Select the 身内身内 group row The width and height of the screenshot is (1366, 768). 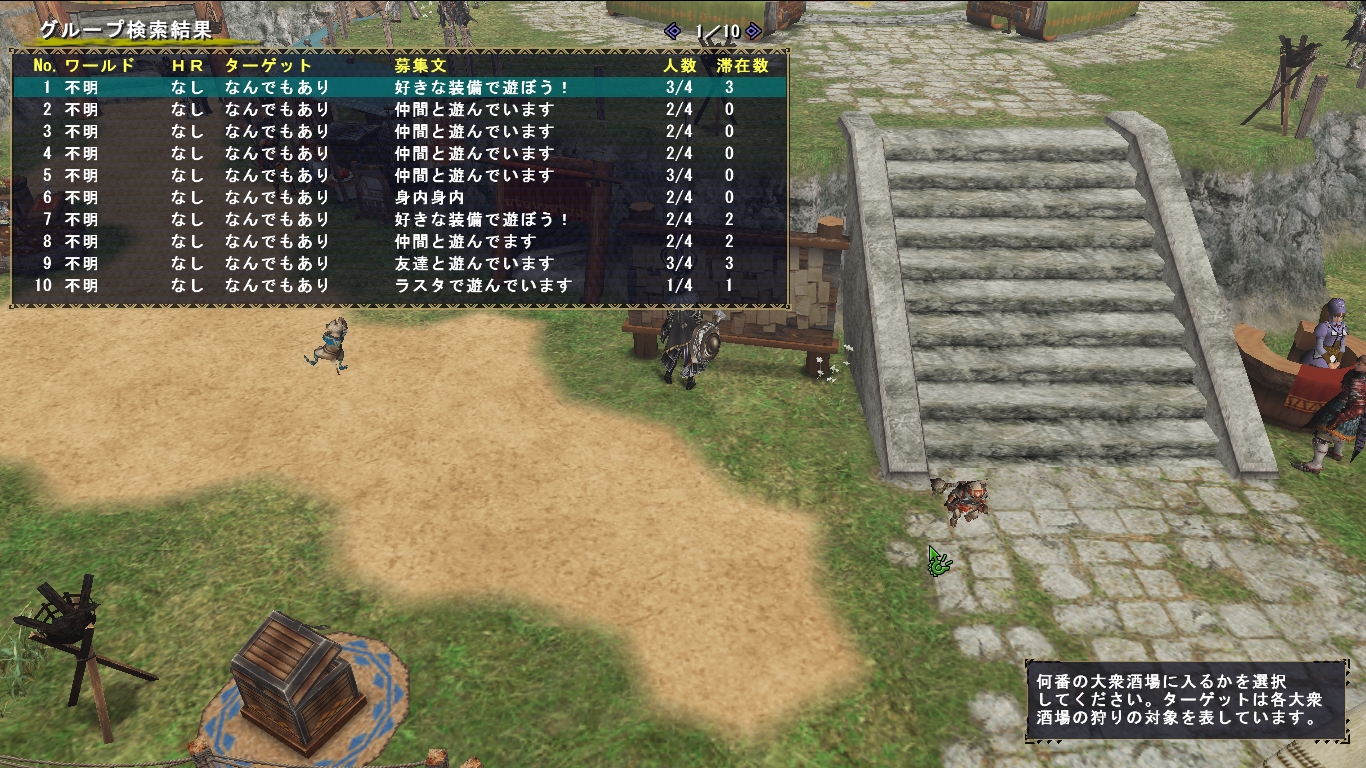pyautogui.click(x=400, y=197)
